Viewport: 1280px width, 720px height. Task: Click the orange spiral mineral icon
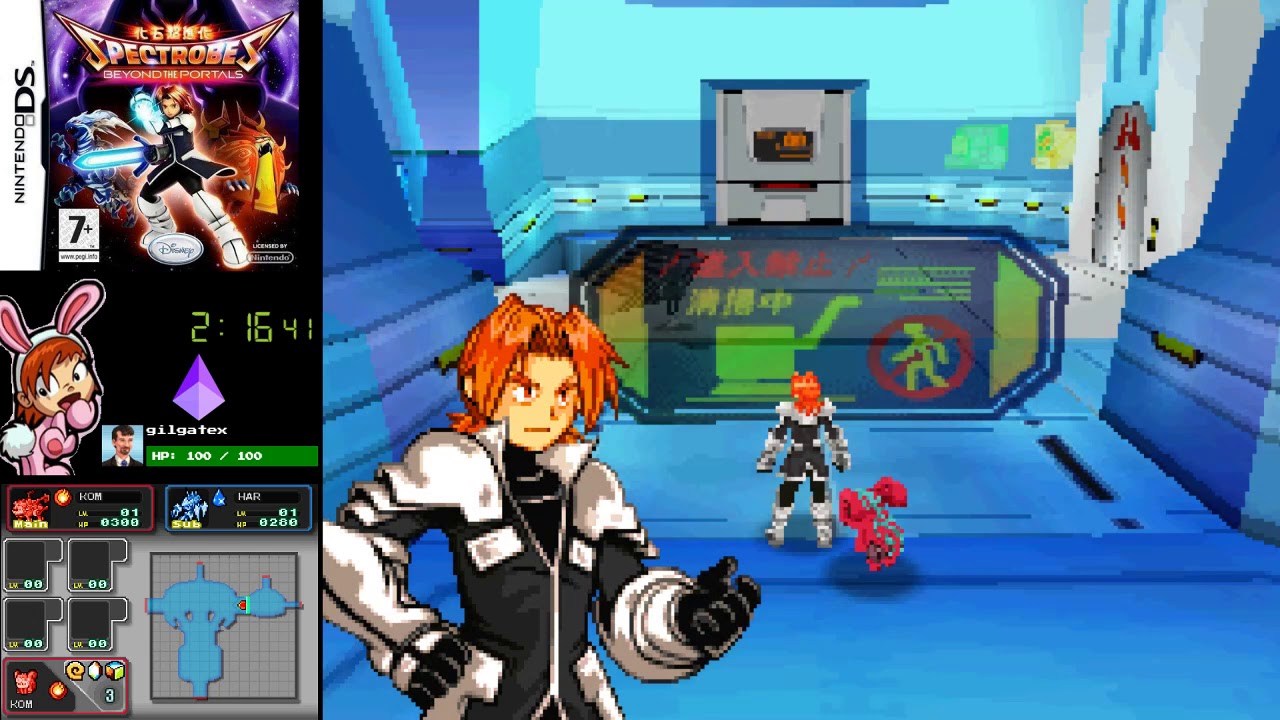coord(75,671)
